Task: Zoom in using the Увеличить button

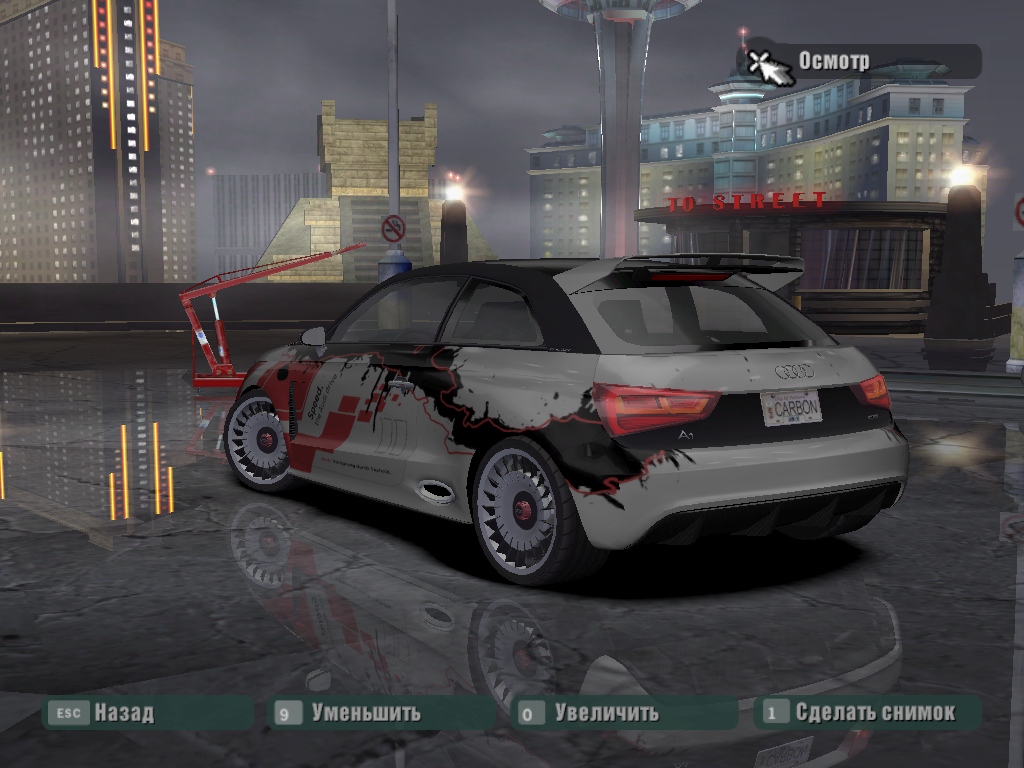Action: [606, 713]
